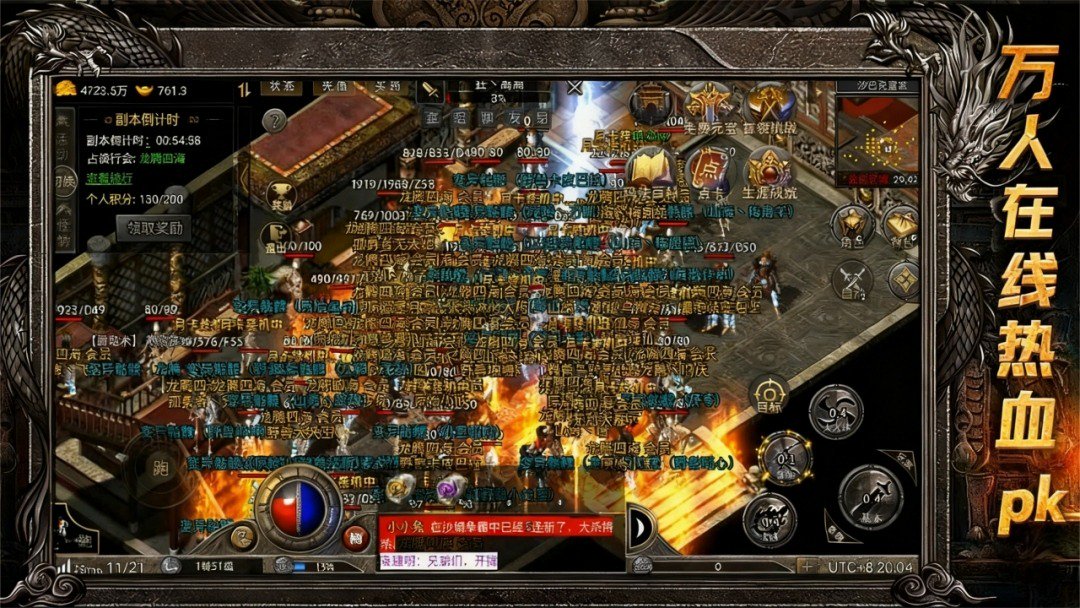This screenshot has height=608, width=1080.
Task: Click the round question mark help icon
Action: coord(274,122)
